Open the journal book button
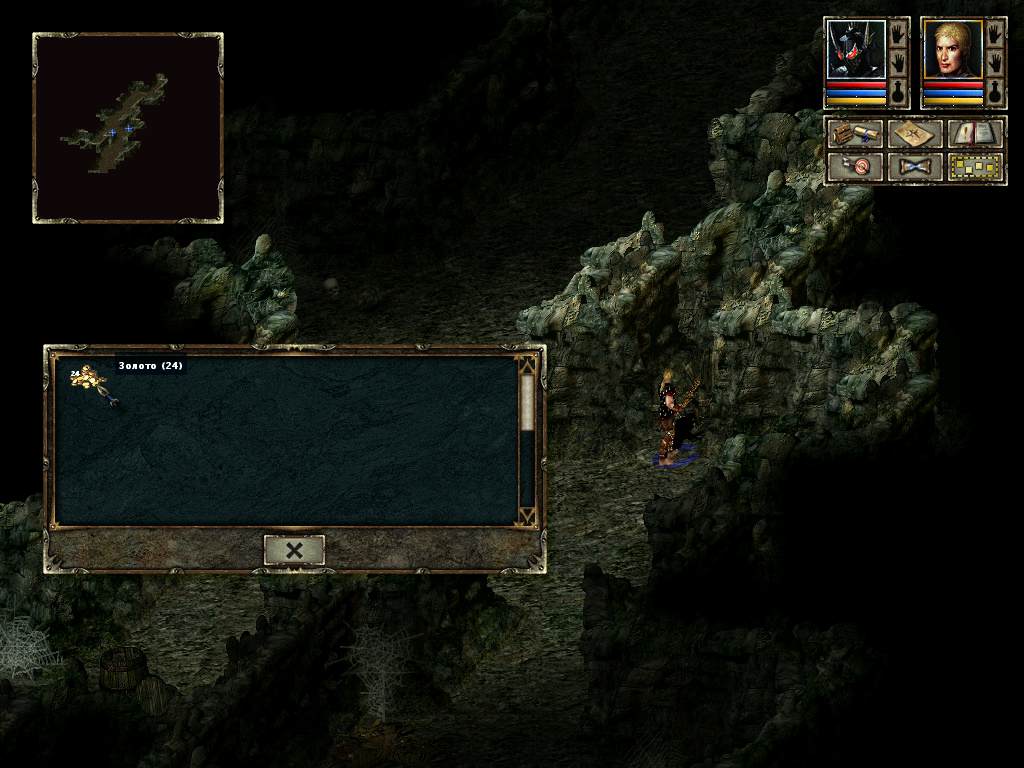Image resolution: width=1024 pixels, height=768 pixels. pyautogui.click(x=975, y=134)
